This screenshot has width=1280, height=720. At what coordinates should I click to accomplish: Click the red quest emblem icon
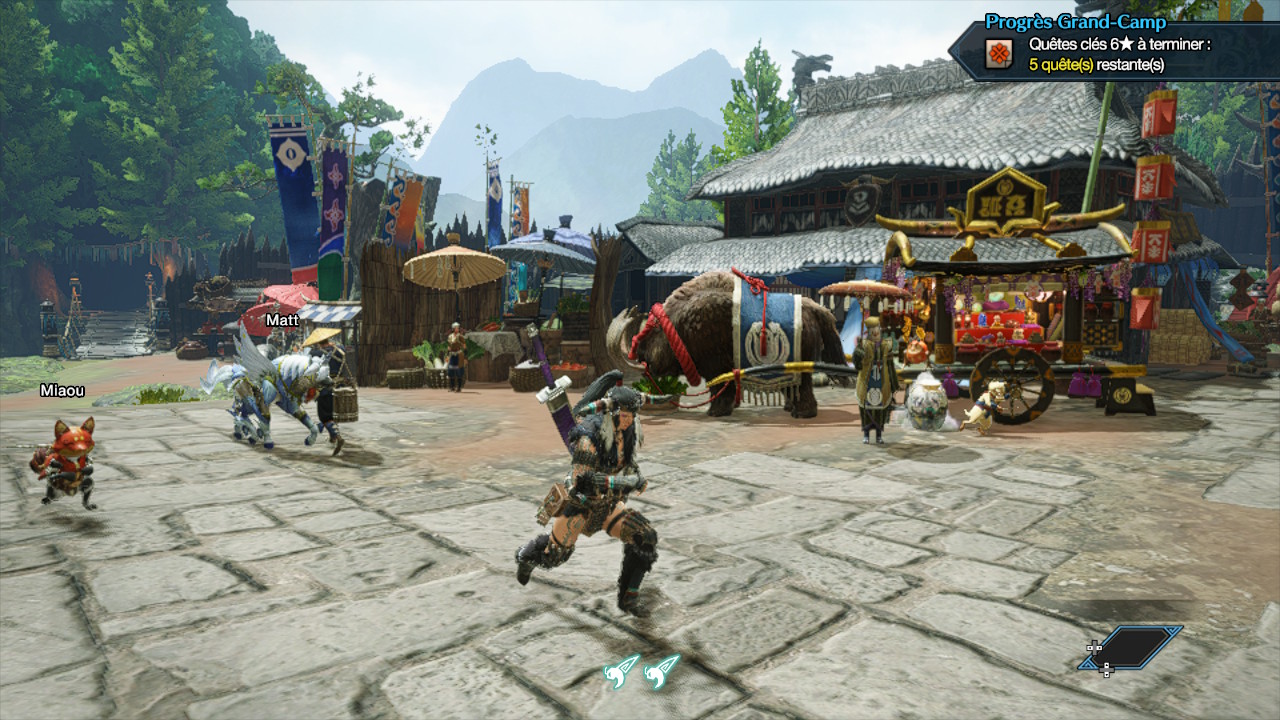pyautogui.click(x=998, y=54)
